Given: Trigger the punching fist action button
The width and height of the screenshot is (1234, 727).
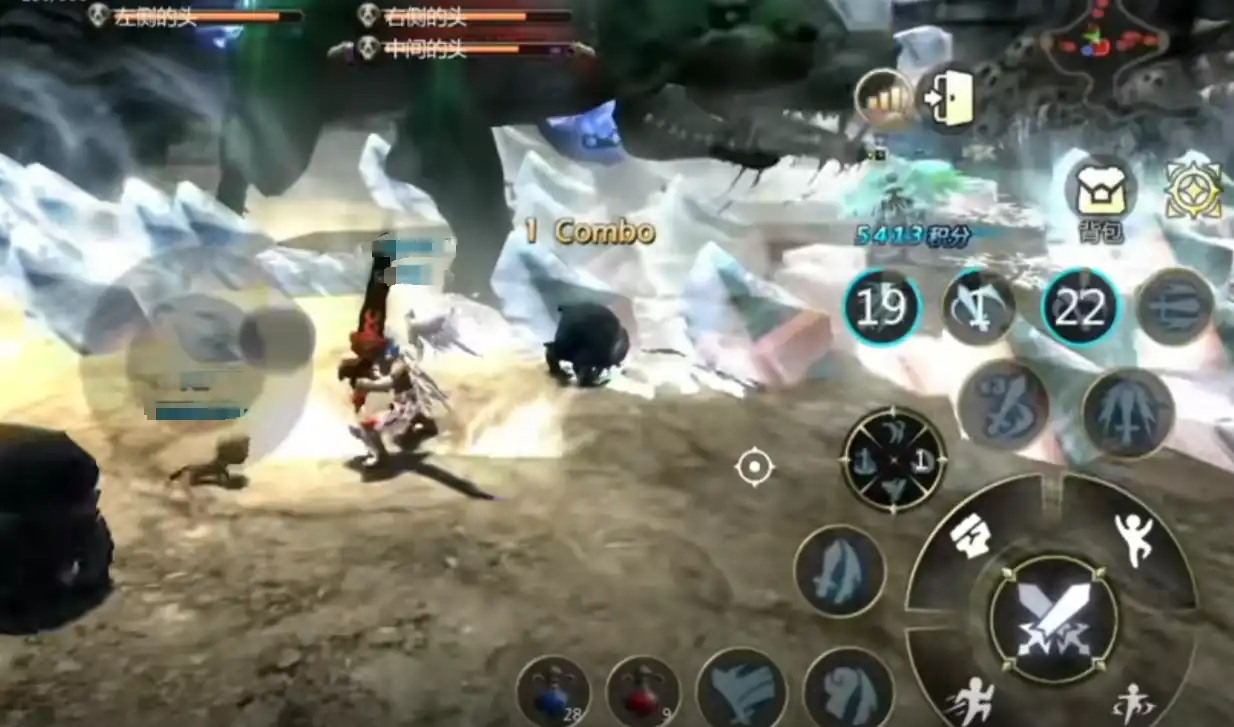Looking at the screenshot, I should pyautogui.click(x=970, y=538).
